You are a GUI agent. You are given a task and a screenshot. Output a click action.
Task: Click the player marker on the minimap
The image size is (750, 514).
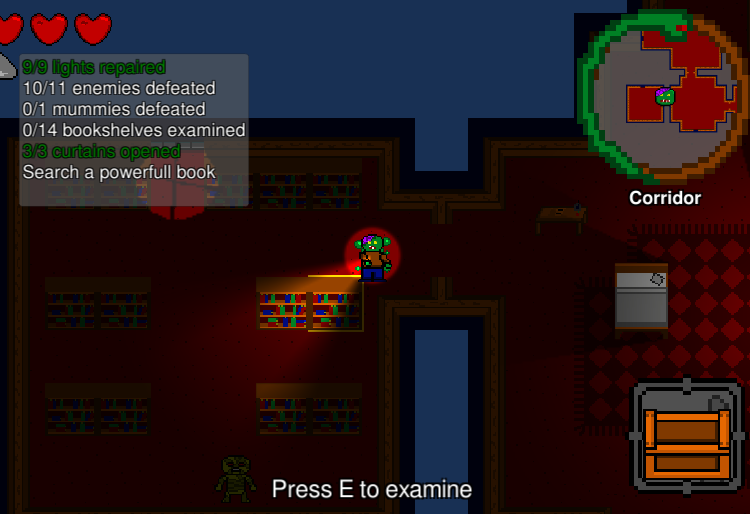[x=664, y=97]
